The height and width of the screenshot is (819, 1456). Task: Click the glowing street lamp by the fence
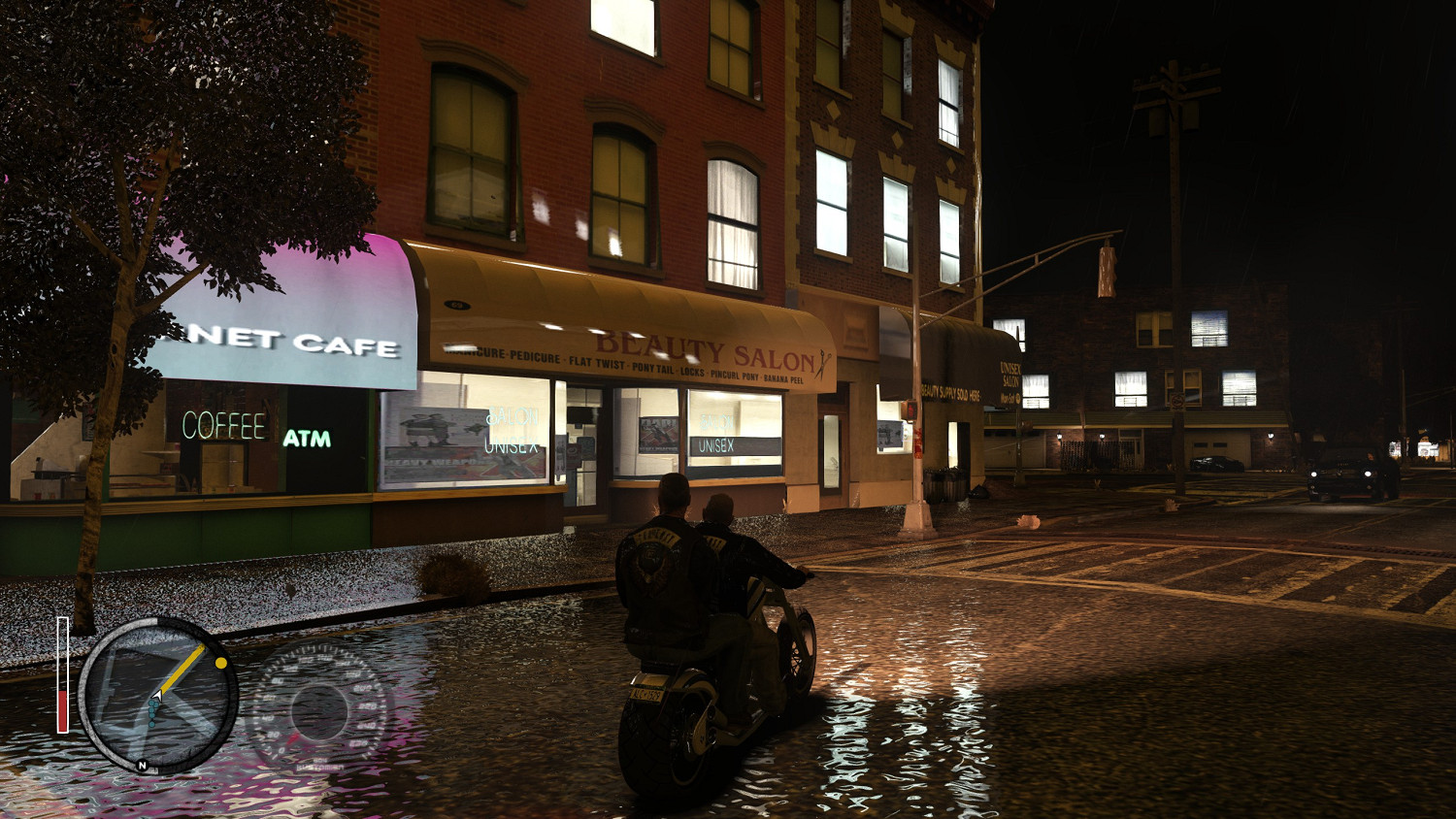click(1059, 435)
